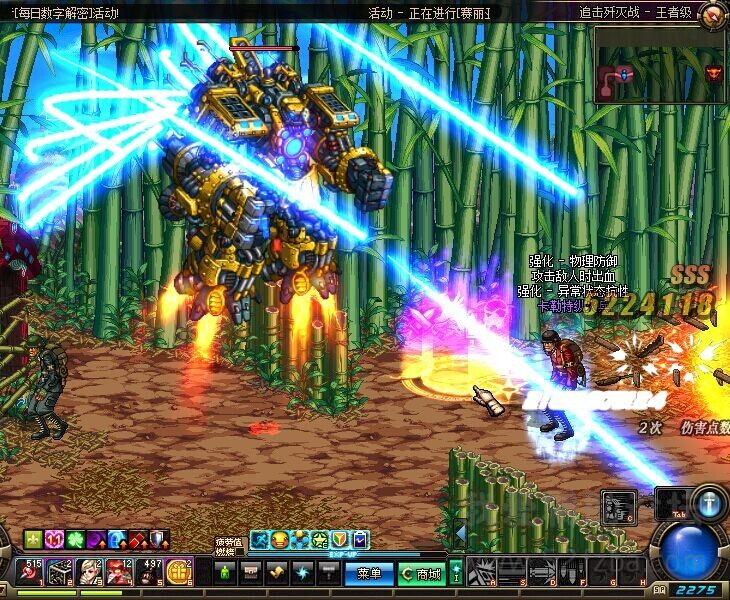Open the green character silhouette menu icon

coord(226,573)
